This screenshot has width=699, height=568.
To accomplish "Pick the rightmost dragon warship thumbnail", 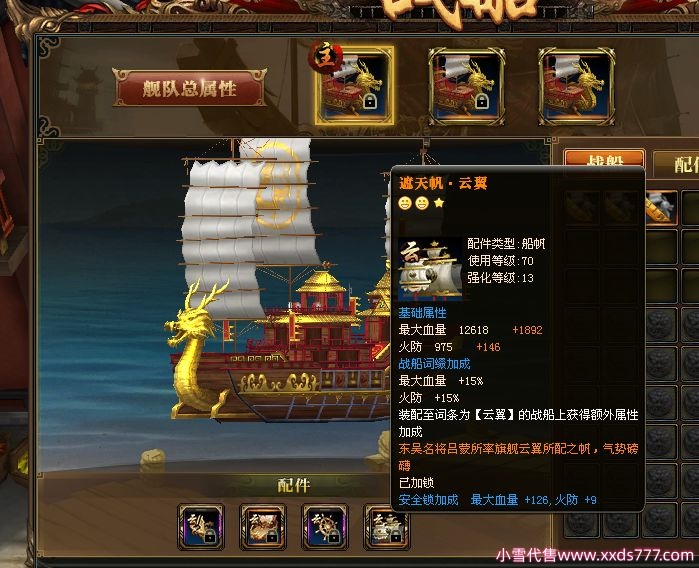I will pyautogui.click(x=576, y=86).
